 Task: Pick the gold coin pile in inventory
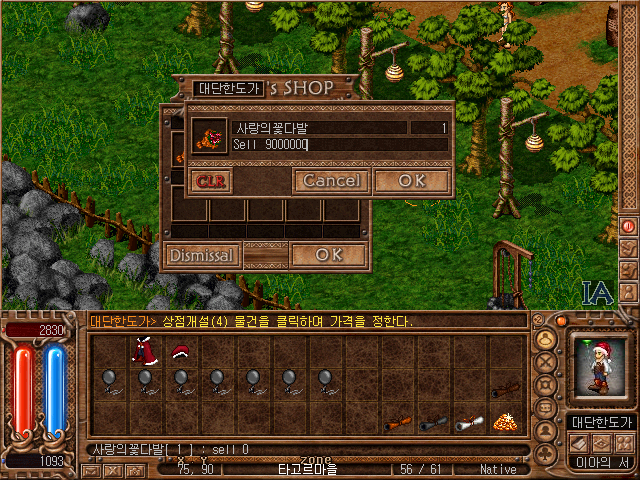tap(505, 422)
